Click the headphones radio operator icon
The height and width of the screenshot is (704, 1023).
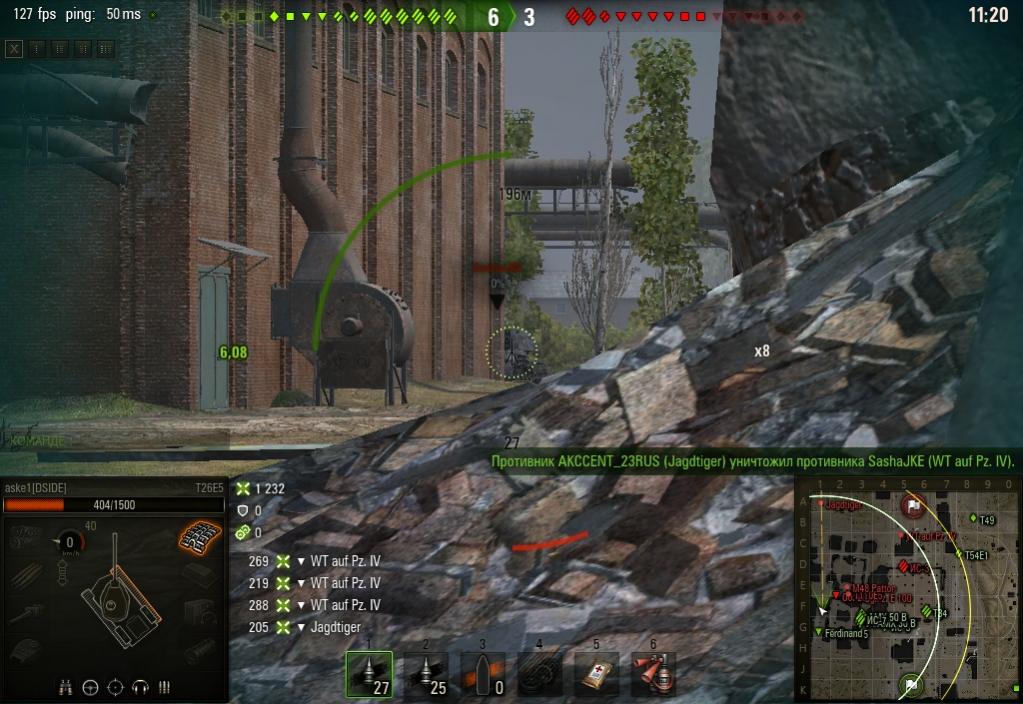[x=140, y=687]
